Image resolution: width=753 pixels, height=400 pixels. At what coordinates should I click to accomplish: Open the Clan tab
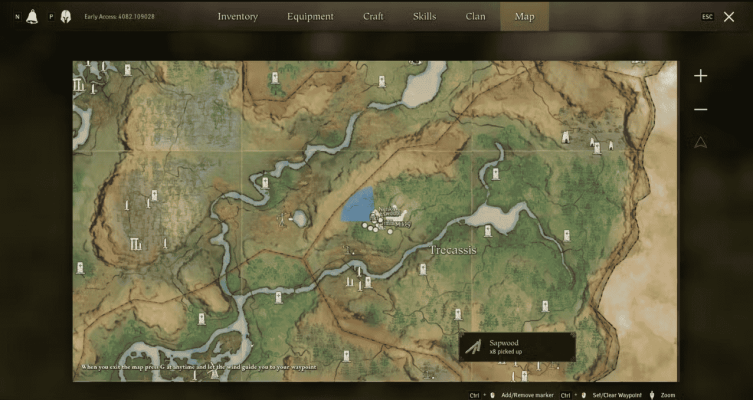(475, 16)
